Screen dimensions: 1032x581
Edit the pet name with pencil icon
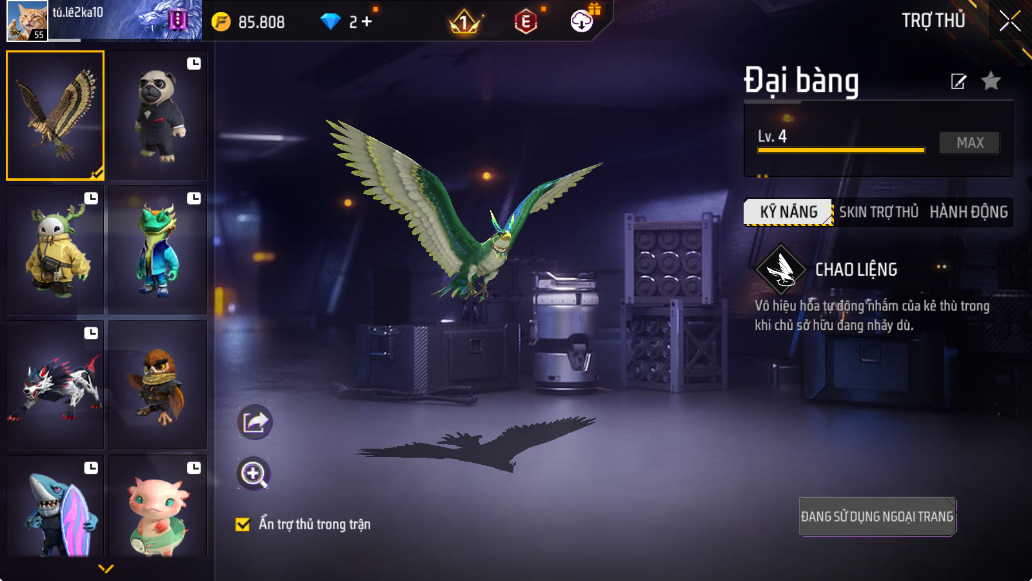(x=958, y=82)
